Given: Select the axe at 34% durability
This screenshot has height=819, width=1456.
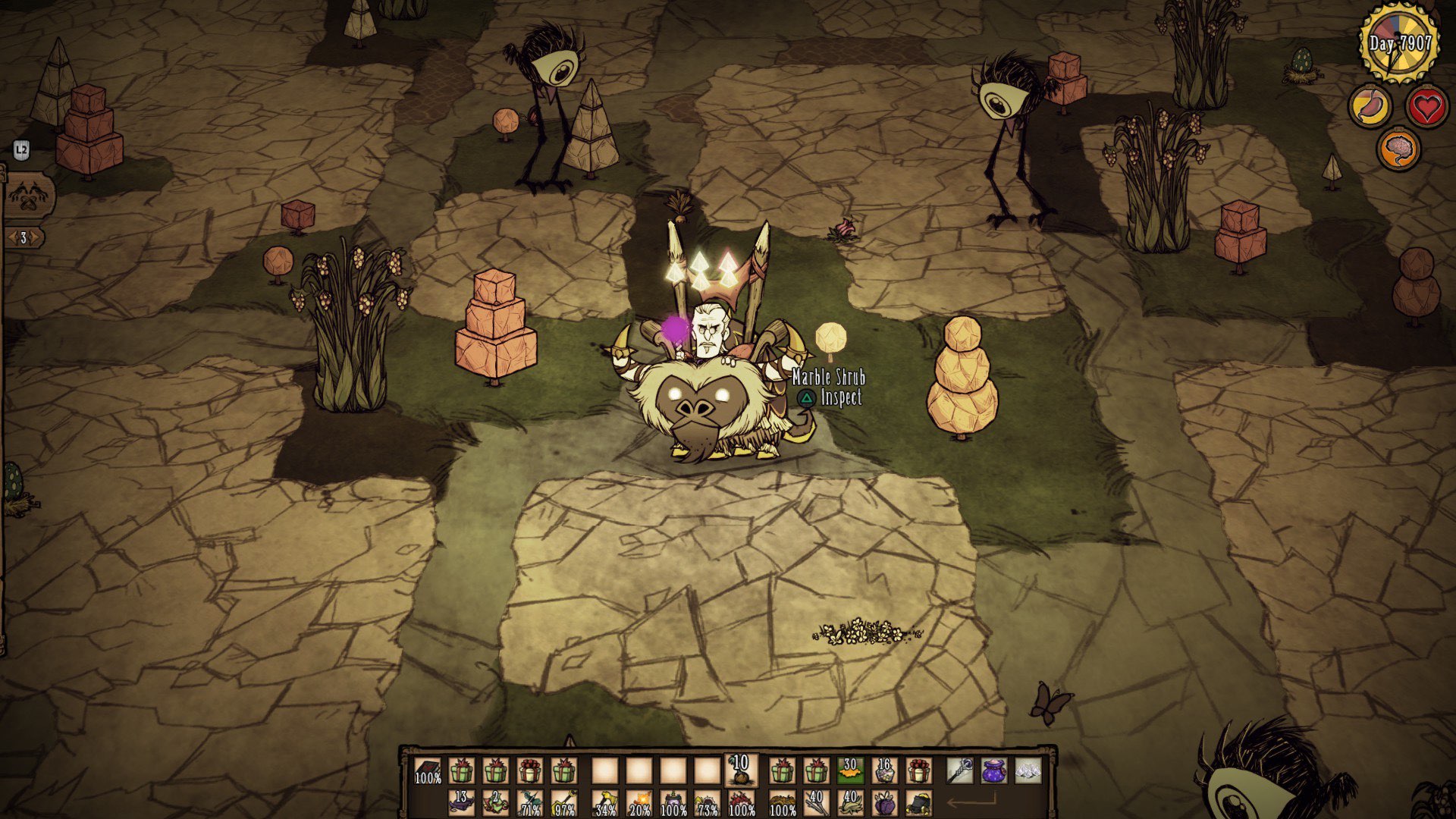Looking at the screenshot, I should (x=605, y=804).
